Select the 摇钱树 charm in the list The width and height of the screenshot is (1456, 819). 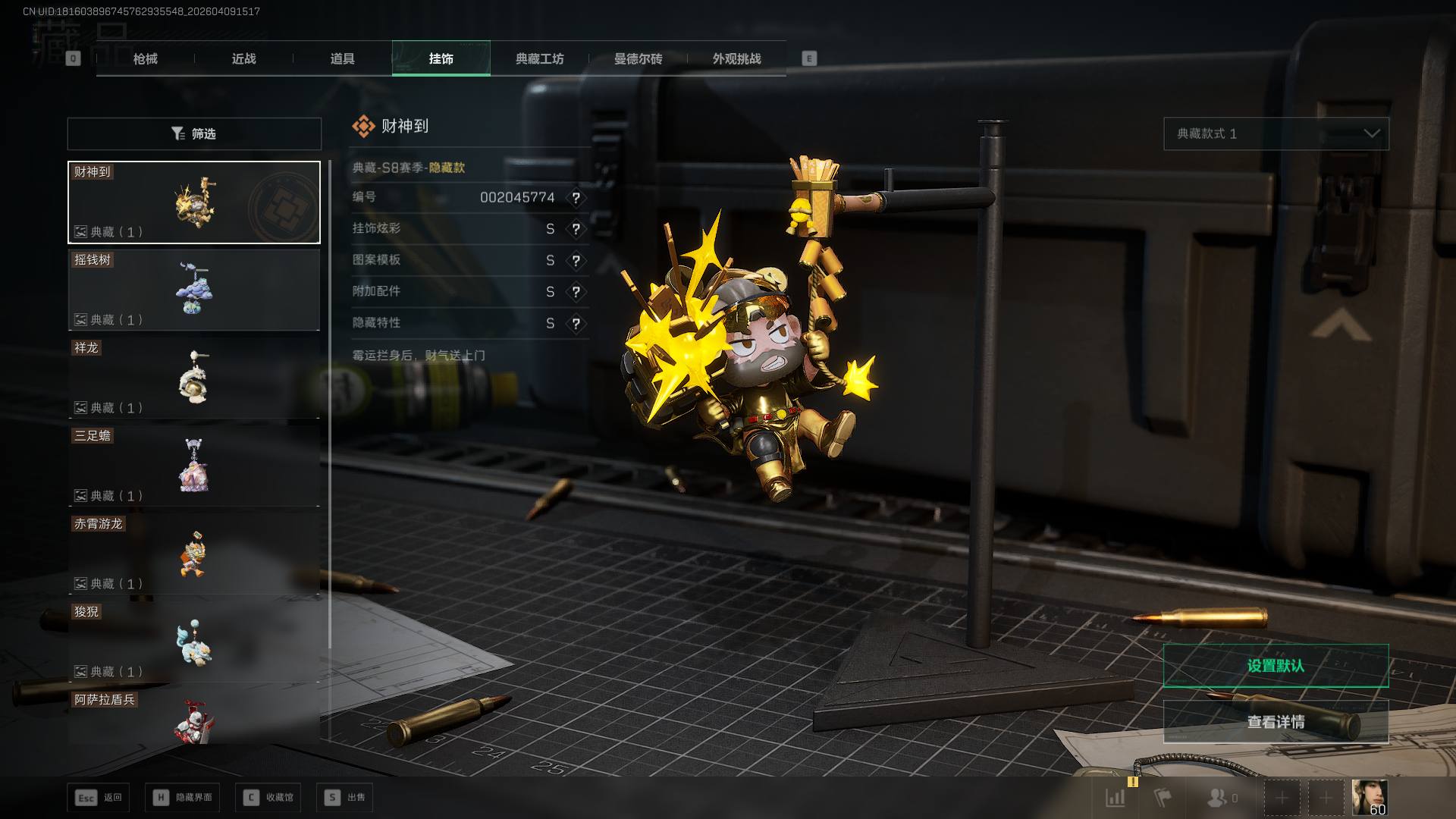coord(194,290)
